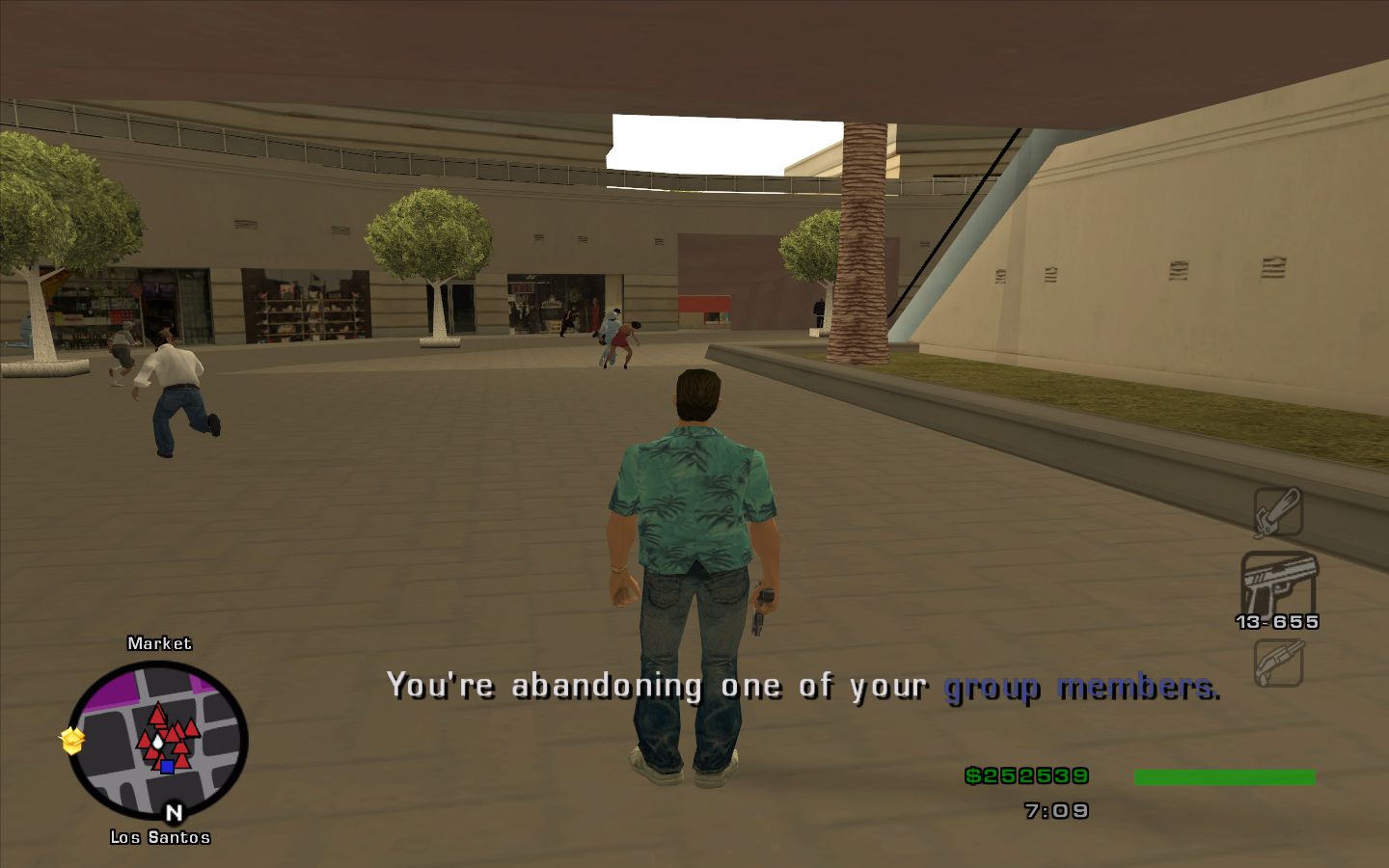This screenshot has width=1389, height=868.
Task: Click the 'Market' zone label
Action: tap(159, 642)
